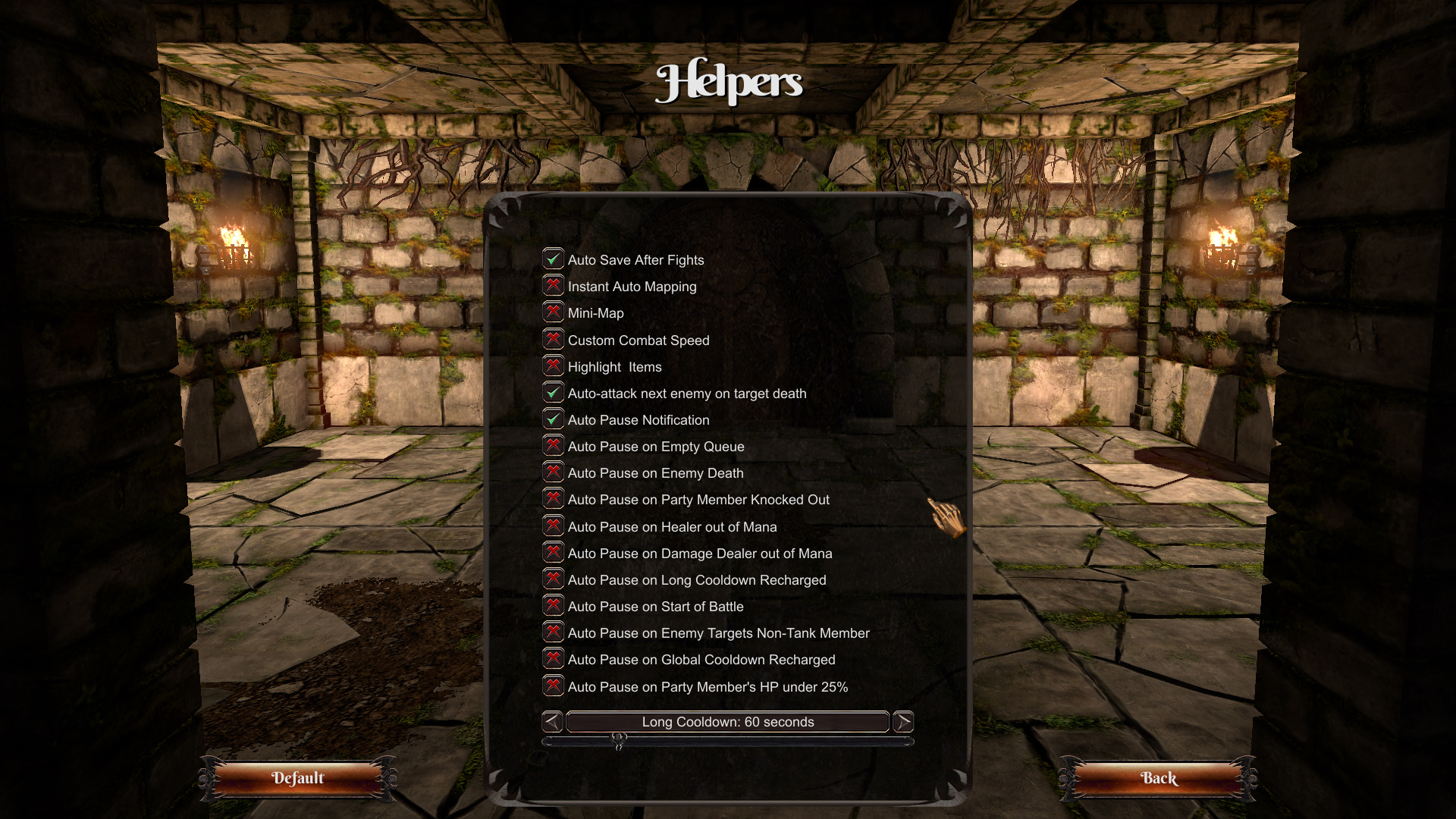Enable Auto Pause on Long Cooldown Recharged
Screen dimensions: 1456x819
[x=554, y=579]
